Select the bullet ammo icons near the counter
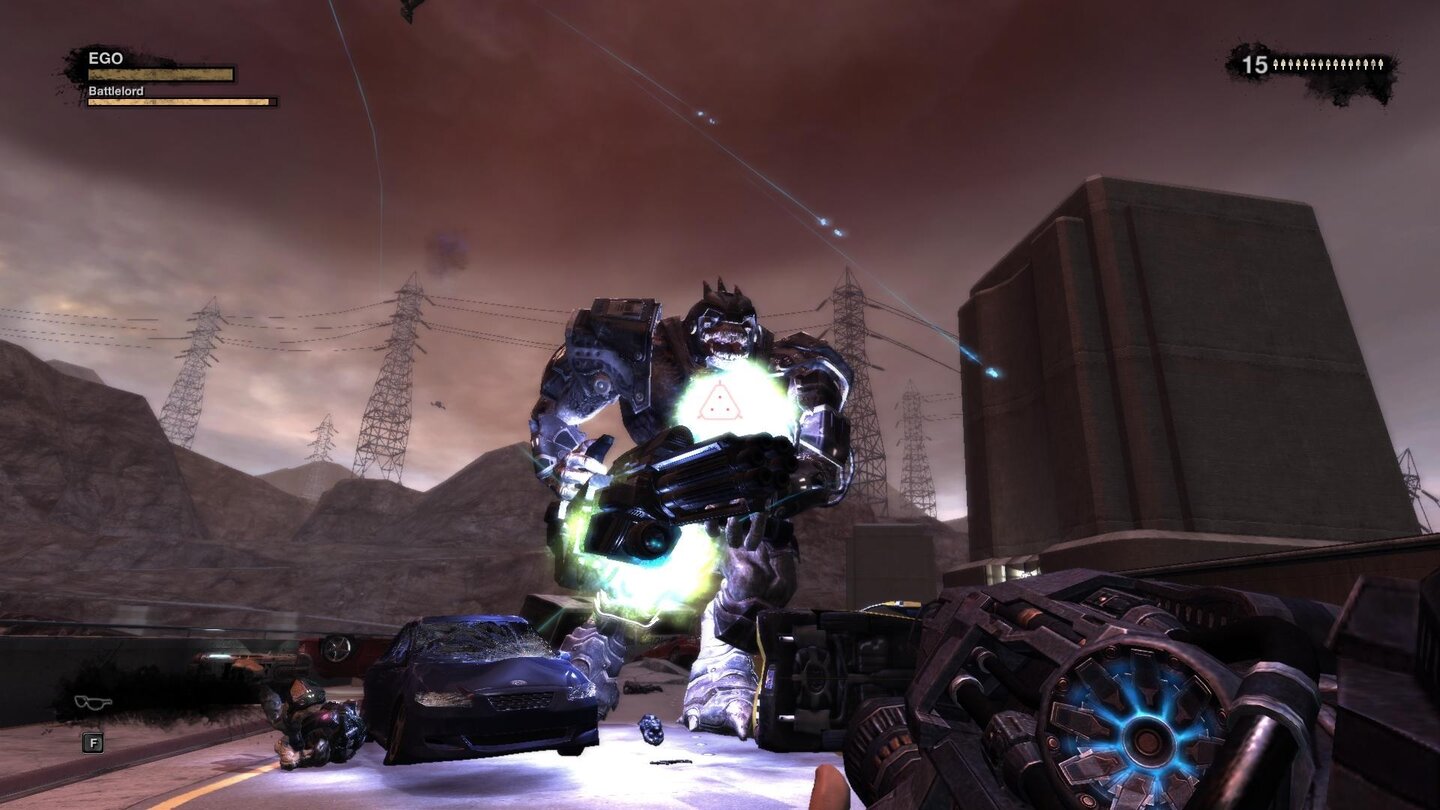1440x810 pixels. (x=1328, y=65)
